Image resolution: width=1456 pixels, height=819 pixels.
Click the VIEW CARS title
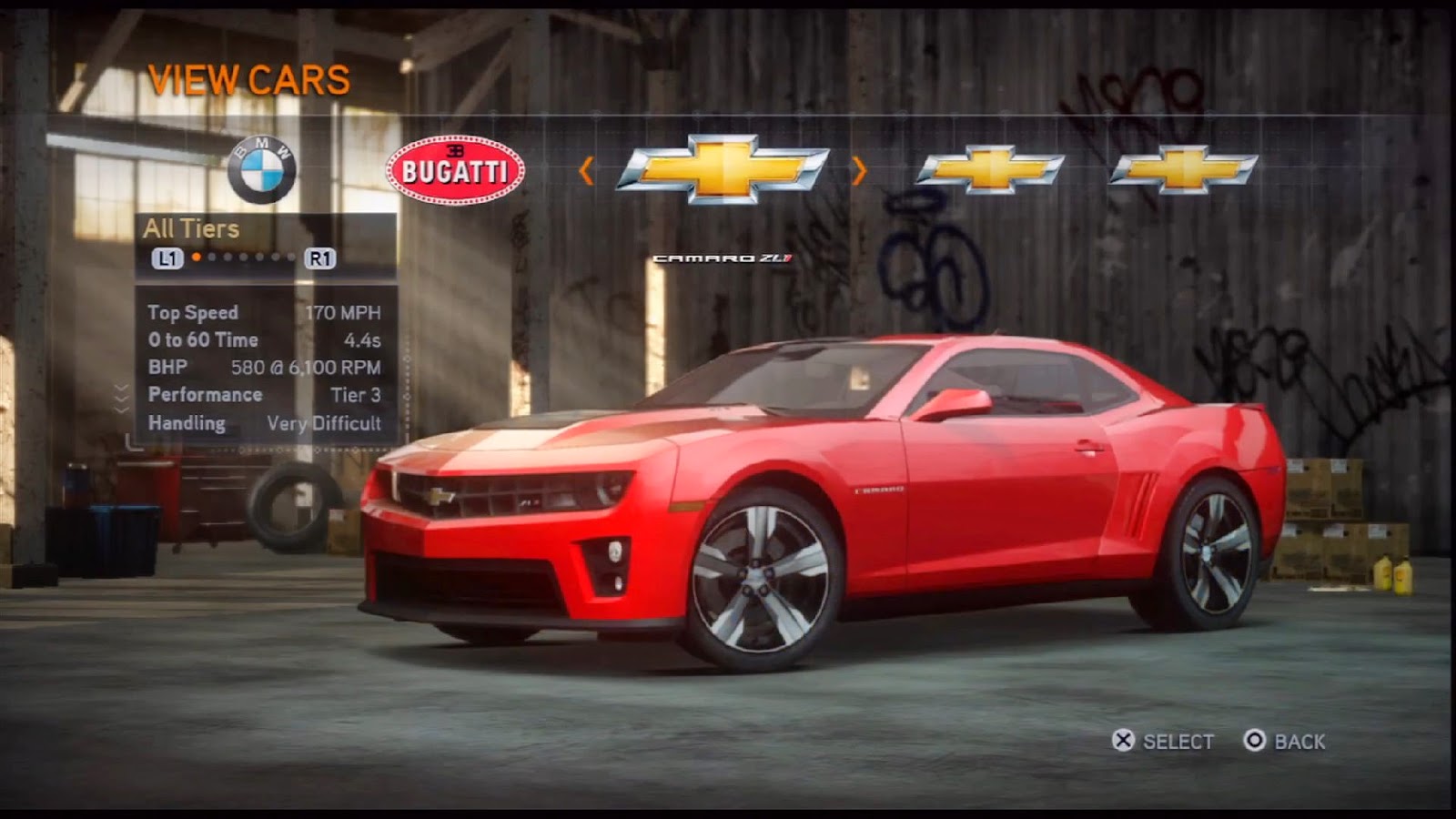pos(249,78)
